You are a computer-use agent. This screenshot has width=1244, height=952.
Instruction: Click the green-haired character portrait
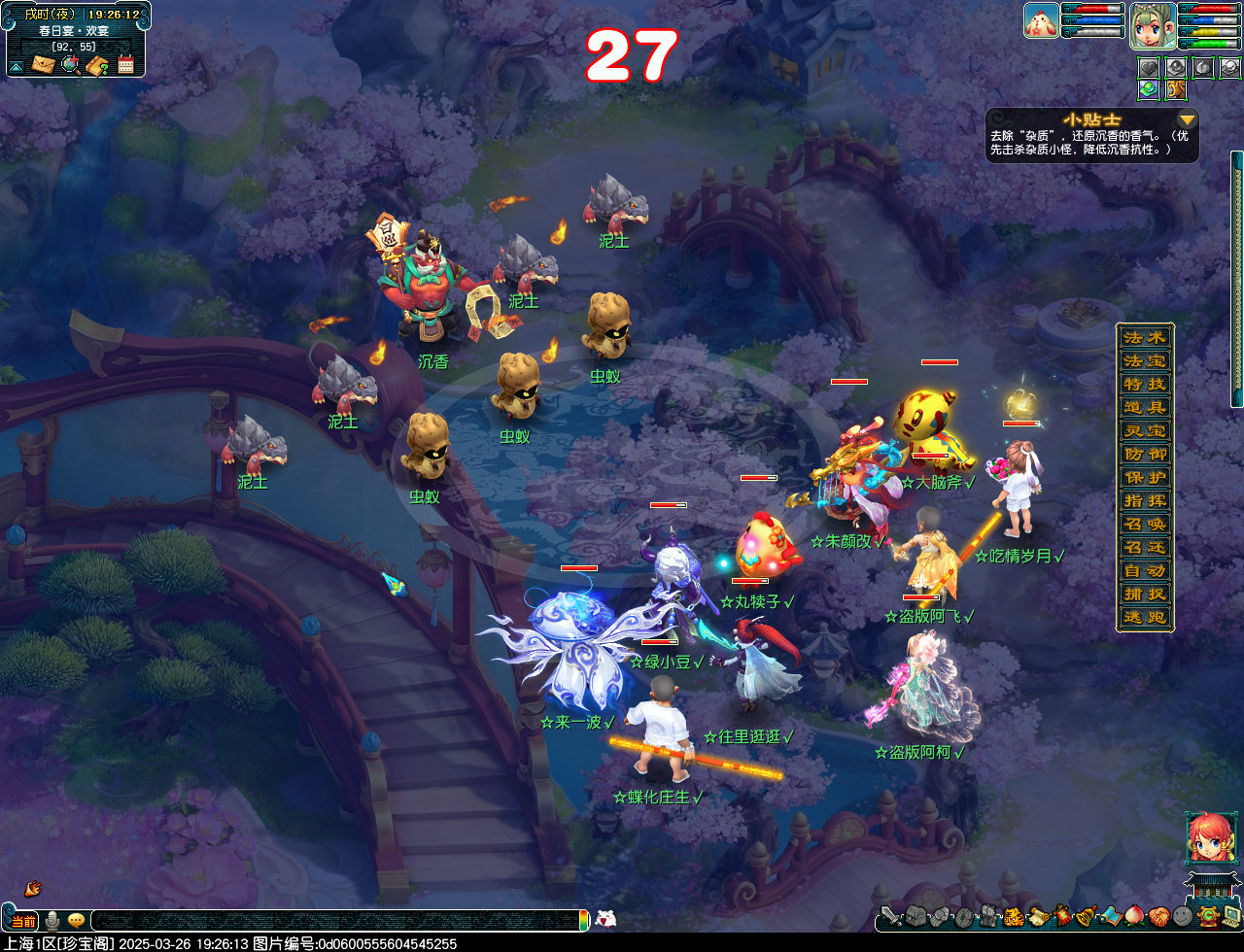tap(1154, 25)
